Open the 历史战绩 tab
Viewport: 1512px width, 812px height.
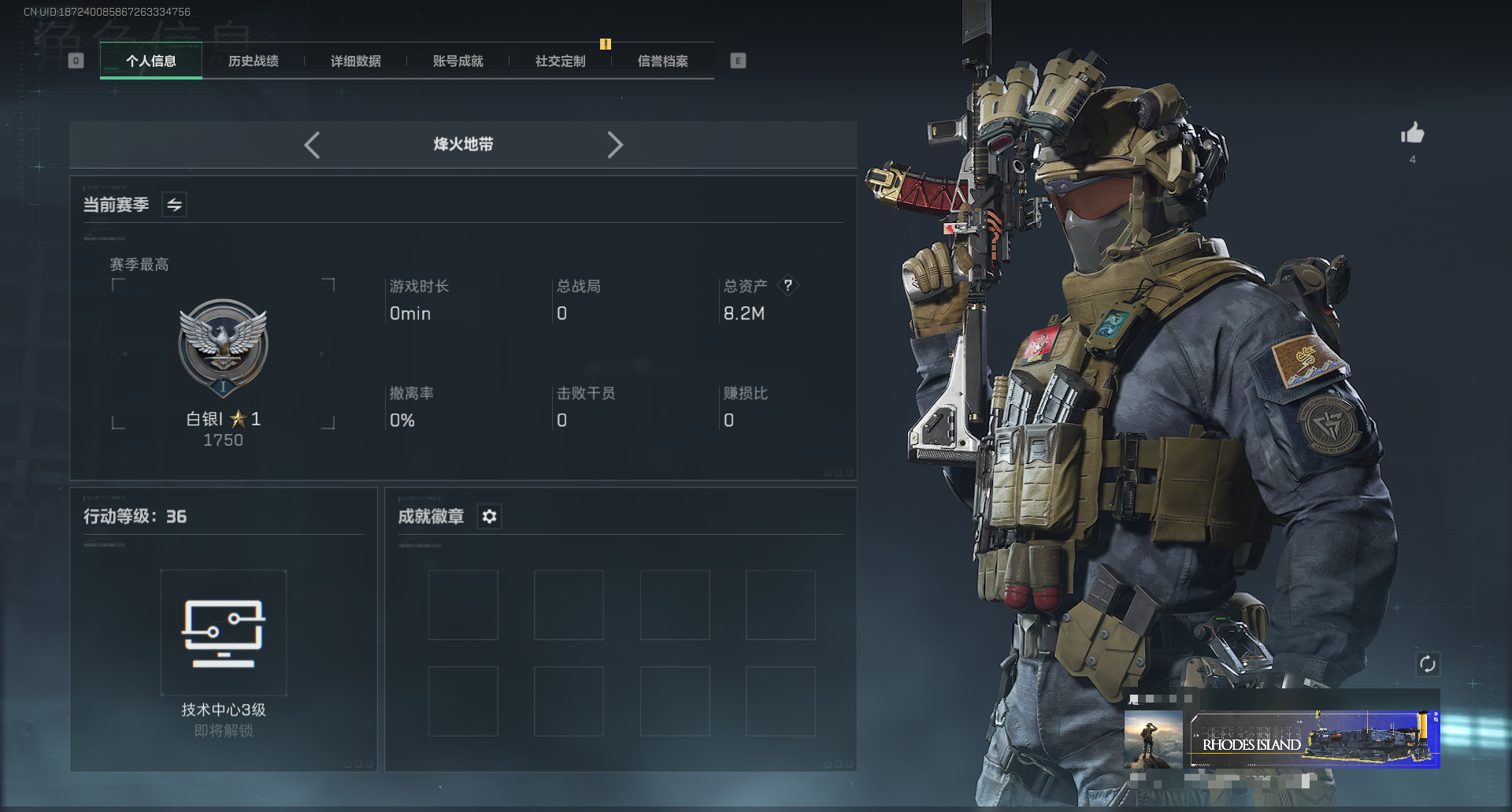tap(254, 61)
